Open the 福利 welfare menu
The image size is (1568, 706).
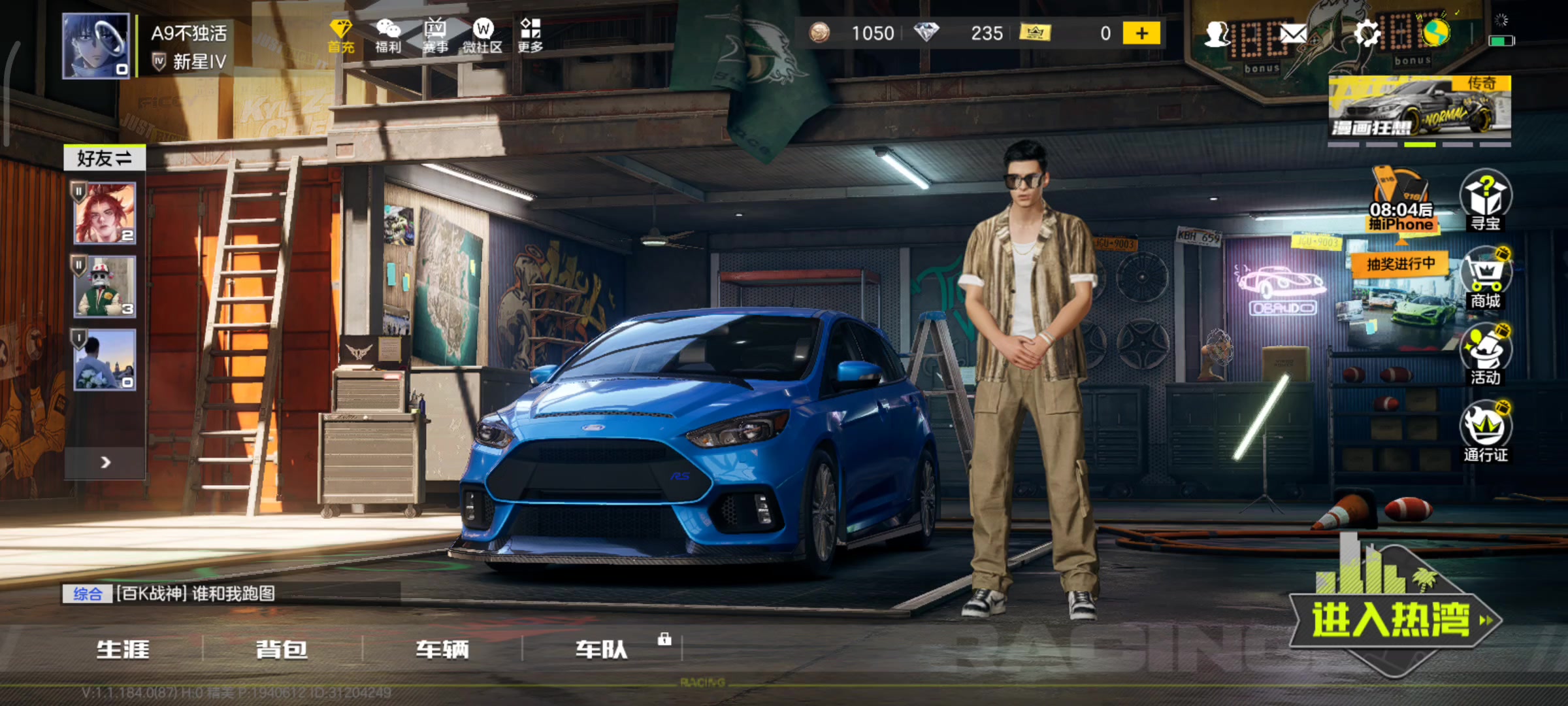pyautogui.click(x=388, y=35)
